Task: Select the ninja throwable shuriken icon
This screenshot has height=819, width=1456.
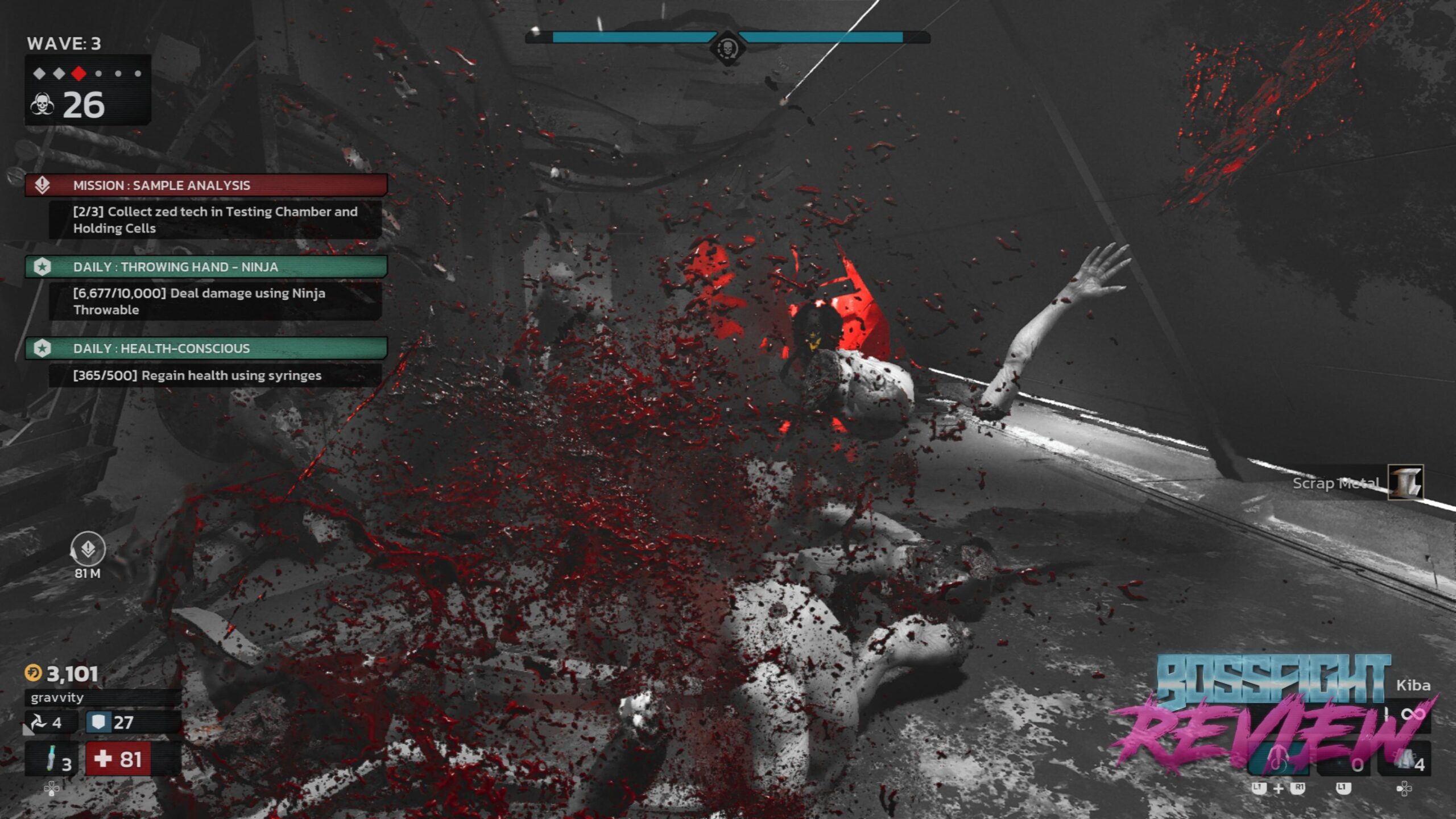Action: (x=38, y=722)
